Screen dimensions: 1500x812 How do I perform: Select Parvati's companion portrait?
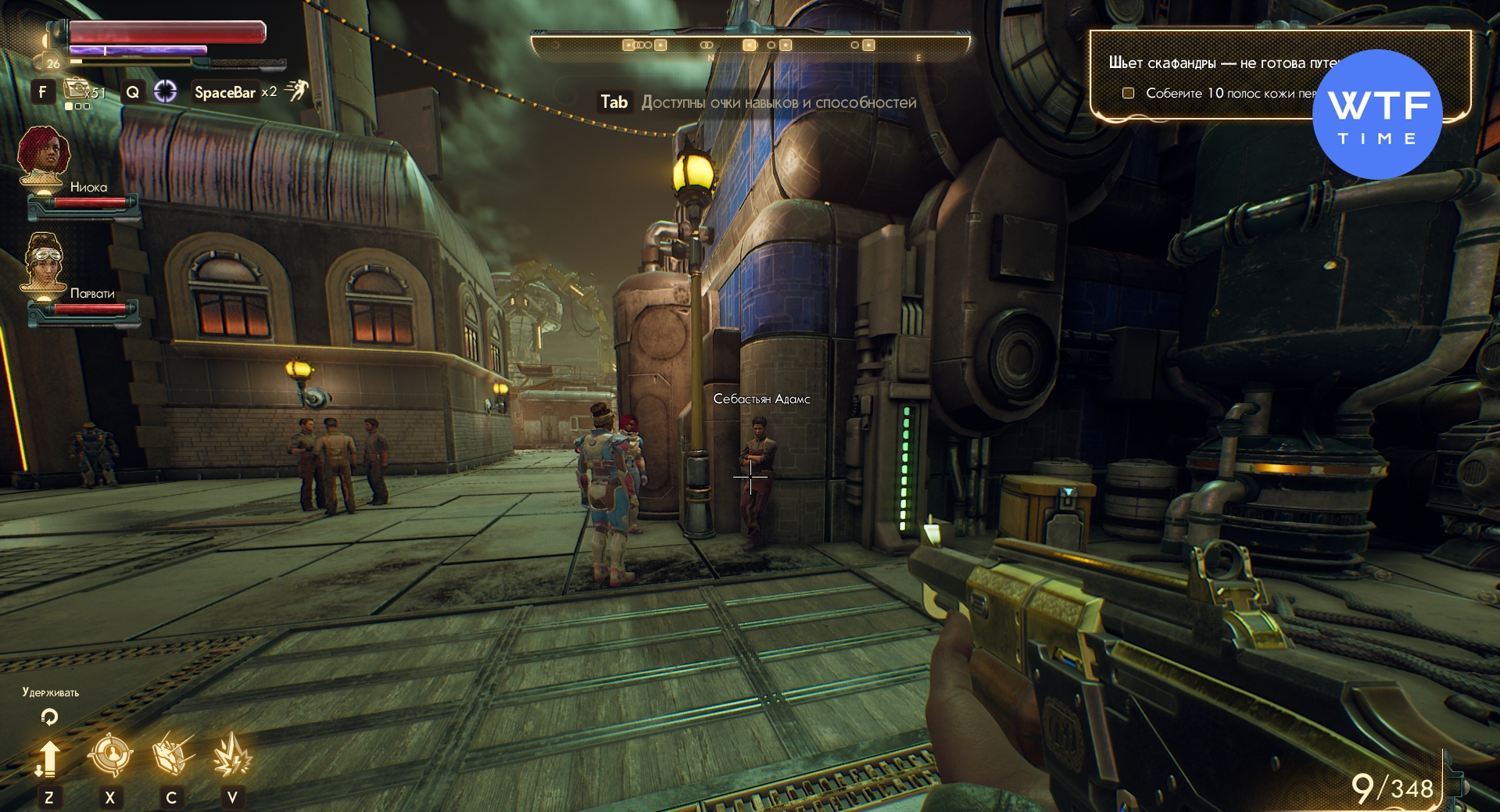44,262
